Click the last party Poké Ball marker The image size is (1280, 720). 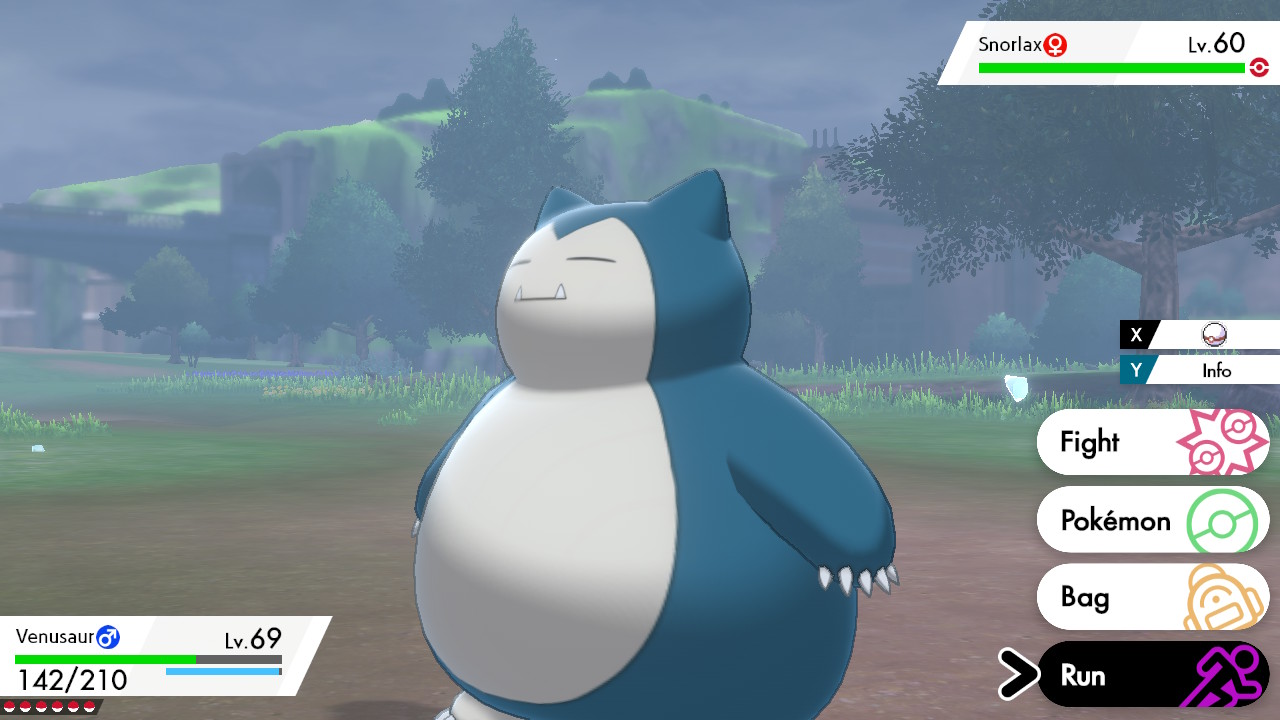89,707
